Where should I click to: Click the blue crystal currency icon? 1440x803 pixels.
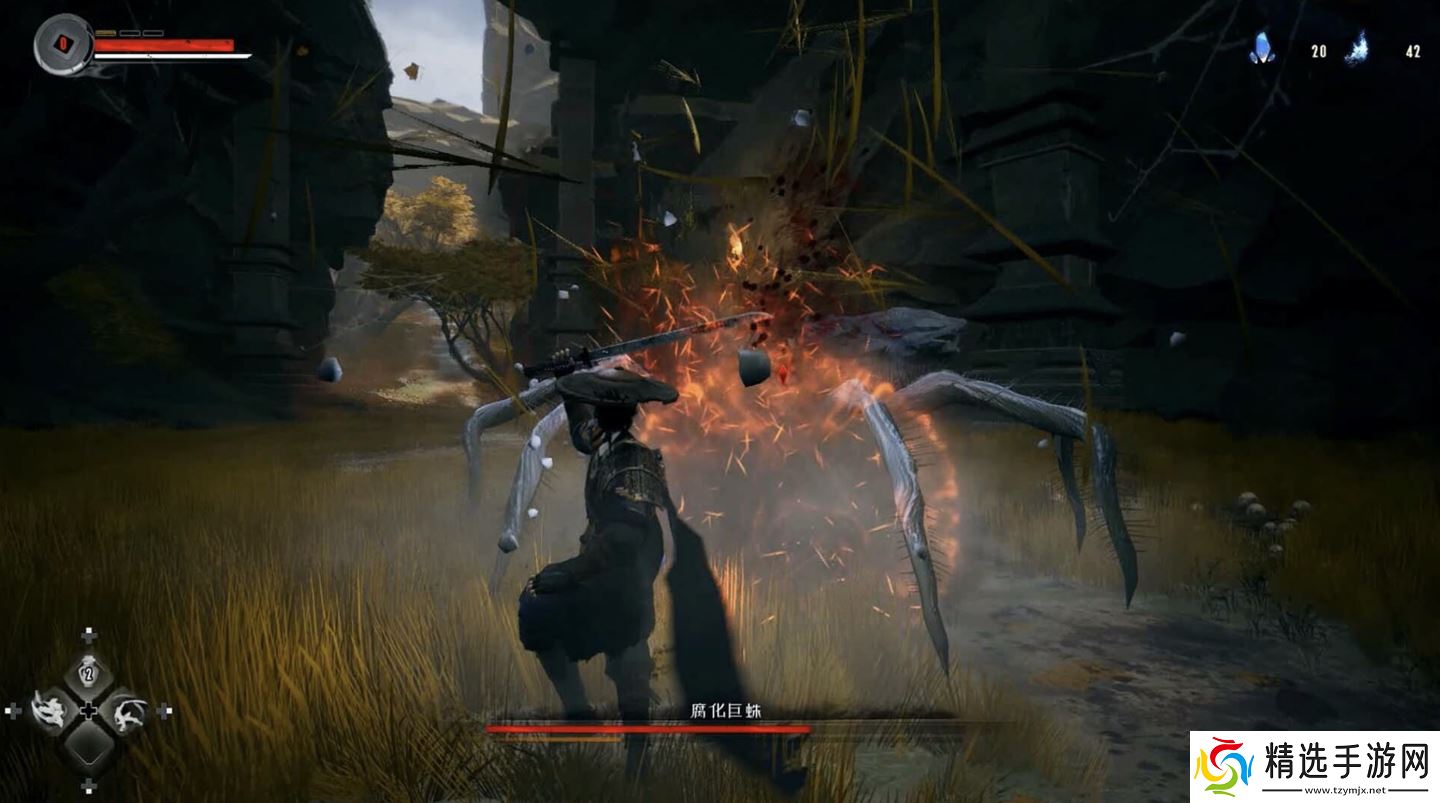point(1263,48)
